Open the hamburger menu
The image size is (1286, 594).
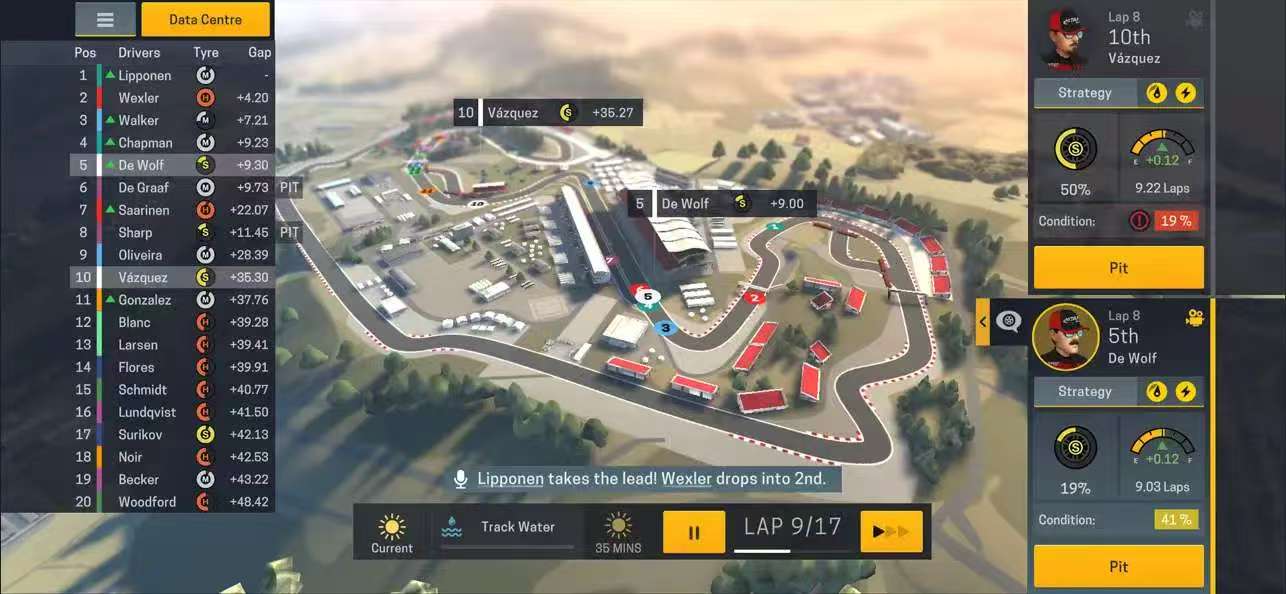[x=105, y=19]
